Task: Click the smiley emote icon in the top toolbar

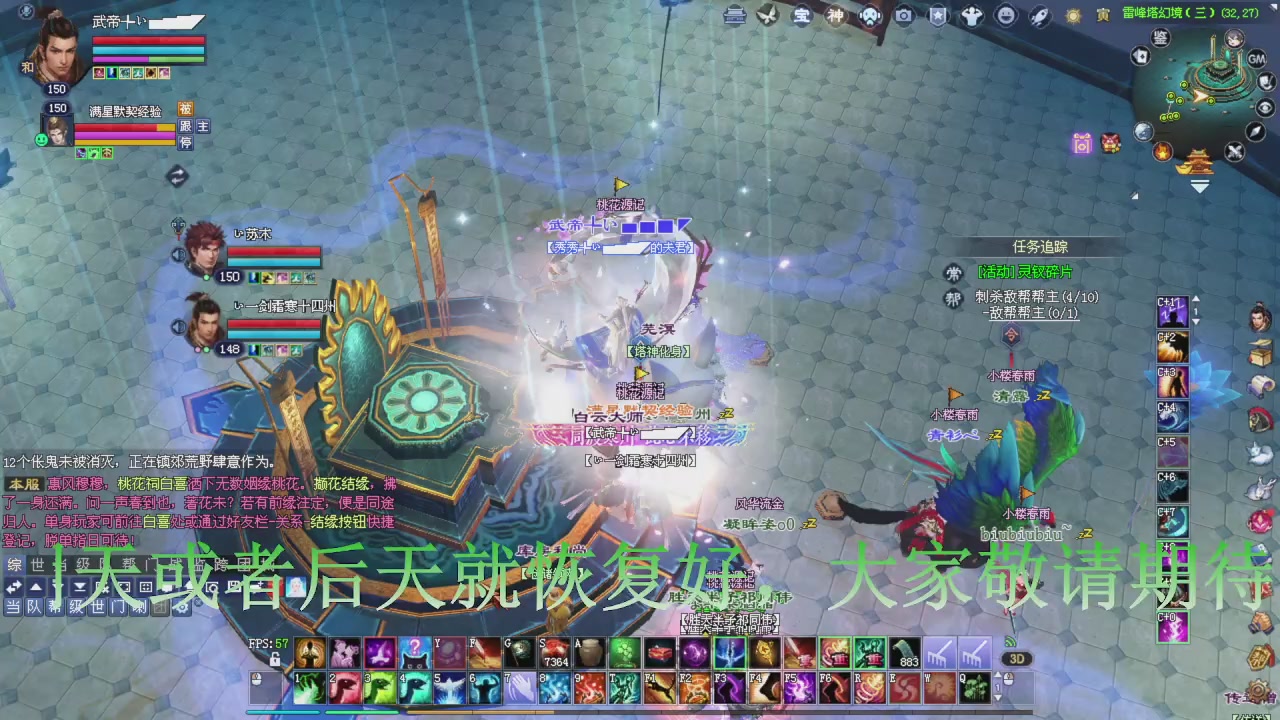Action: [1003, 16]
